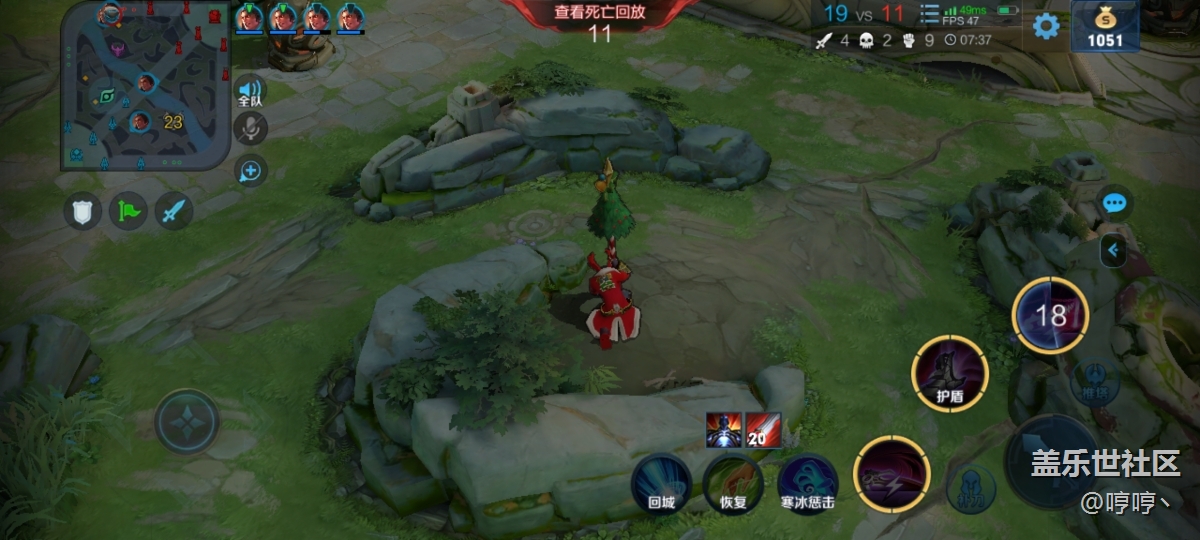The width and height of the screenshot is (1200, 540).
Task: Open the blue chat bubble
Action: [x=1115, y=204]
